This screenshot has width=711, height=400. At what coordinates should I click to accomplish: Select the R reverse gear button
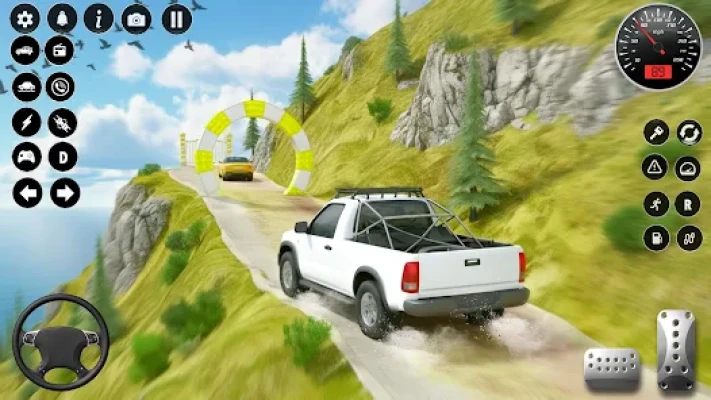pos(688,203)
